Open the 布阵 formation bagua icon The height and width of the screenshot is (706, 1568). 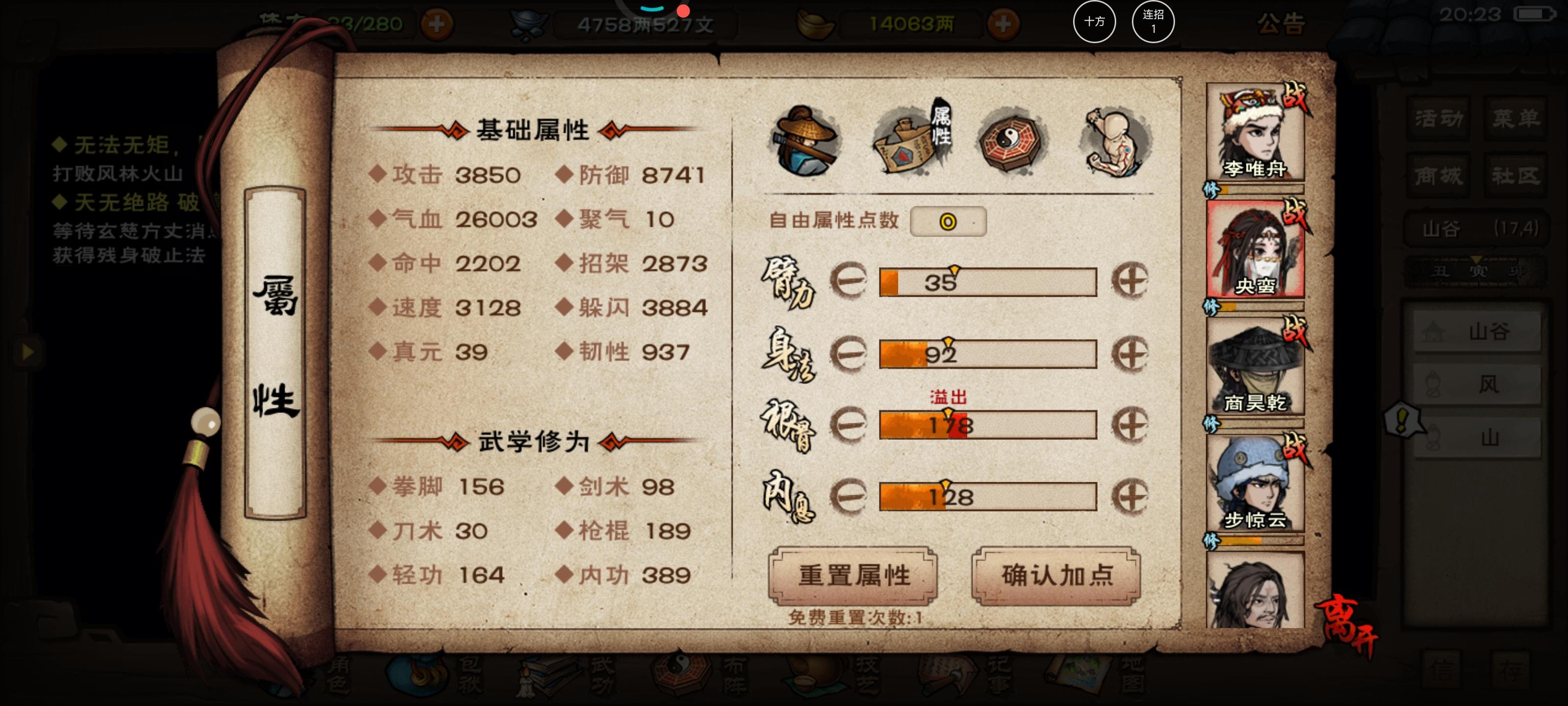[682, 676]
